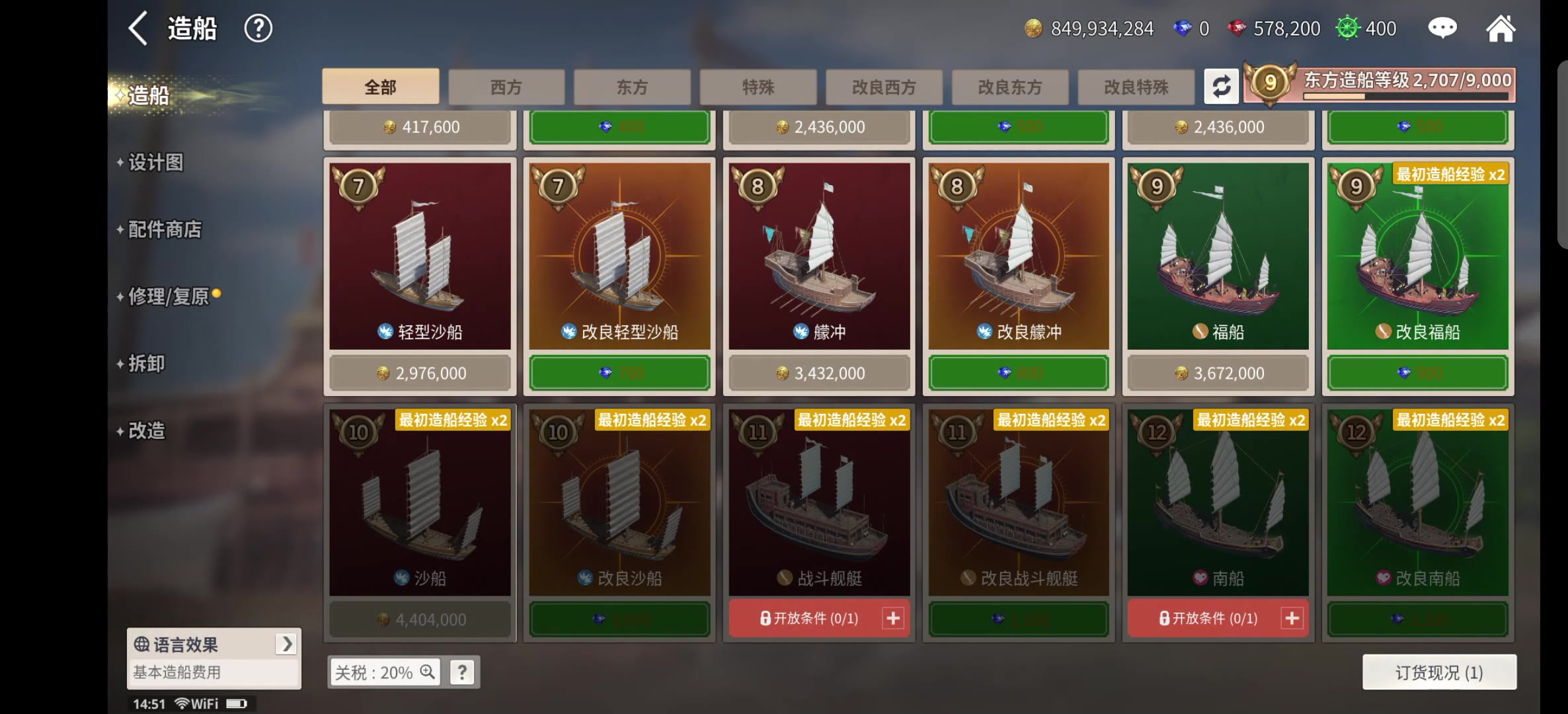Tap the chat bubble icon
This screenshot has width=1568, height=714.
[x=1442, y=28]
